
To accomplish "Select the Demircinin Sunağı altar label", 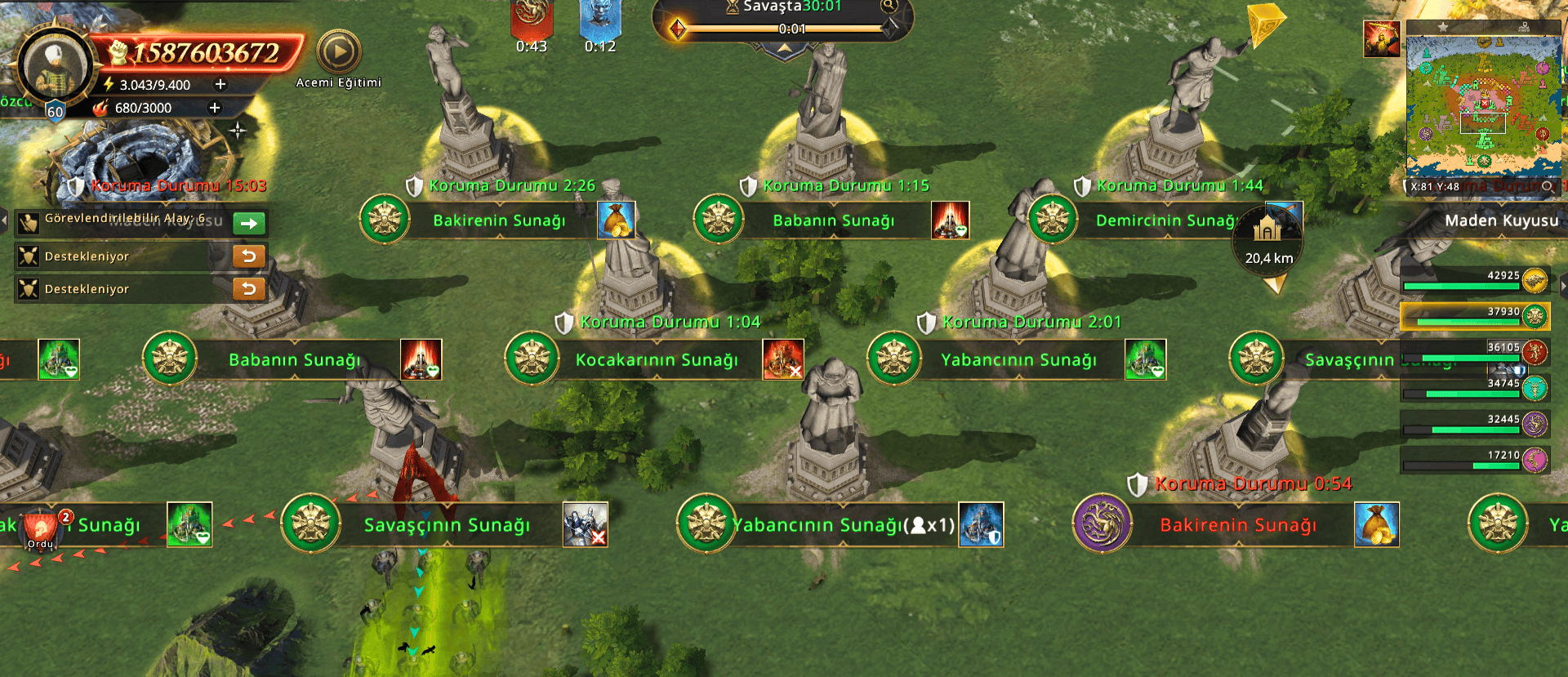I will point(1164,220).
